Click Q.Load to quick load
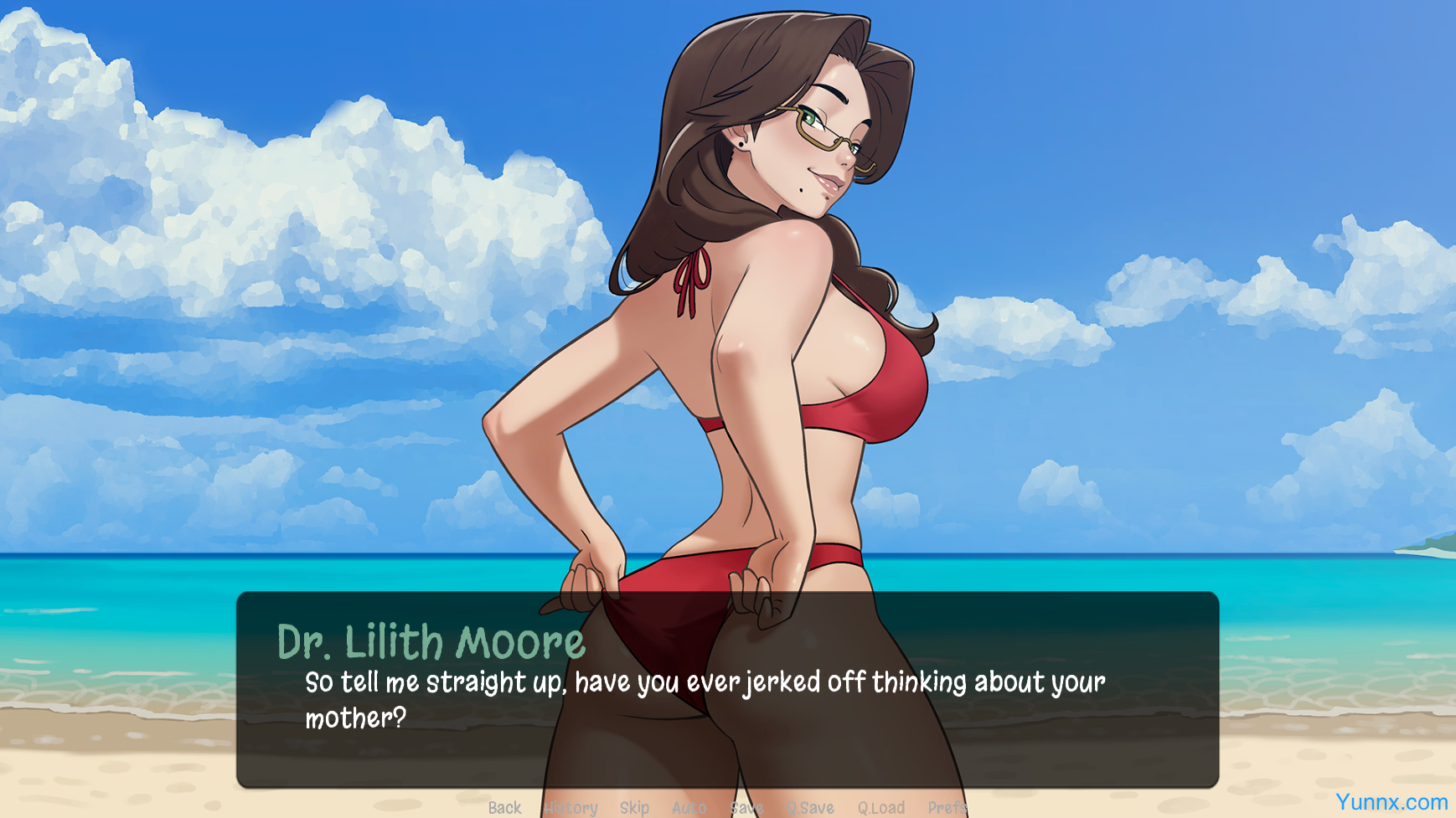The image size is (1456, 818). pyautogui.click(x=880, y=808)
